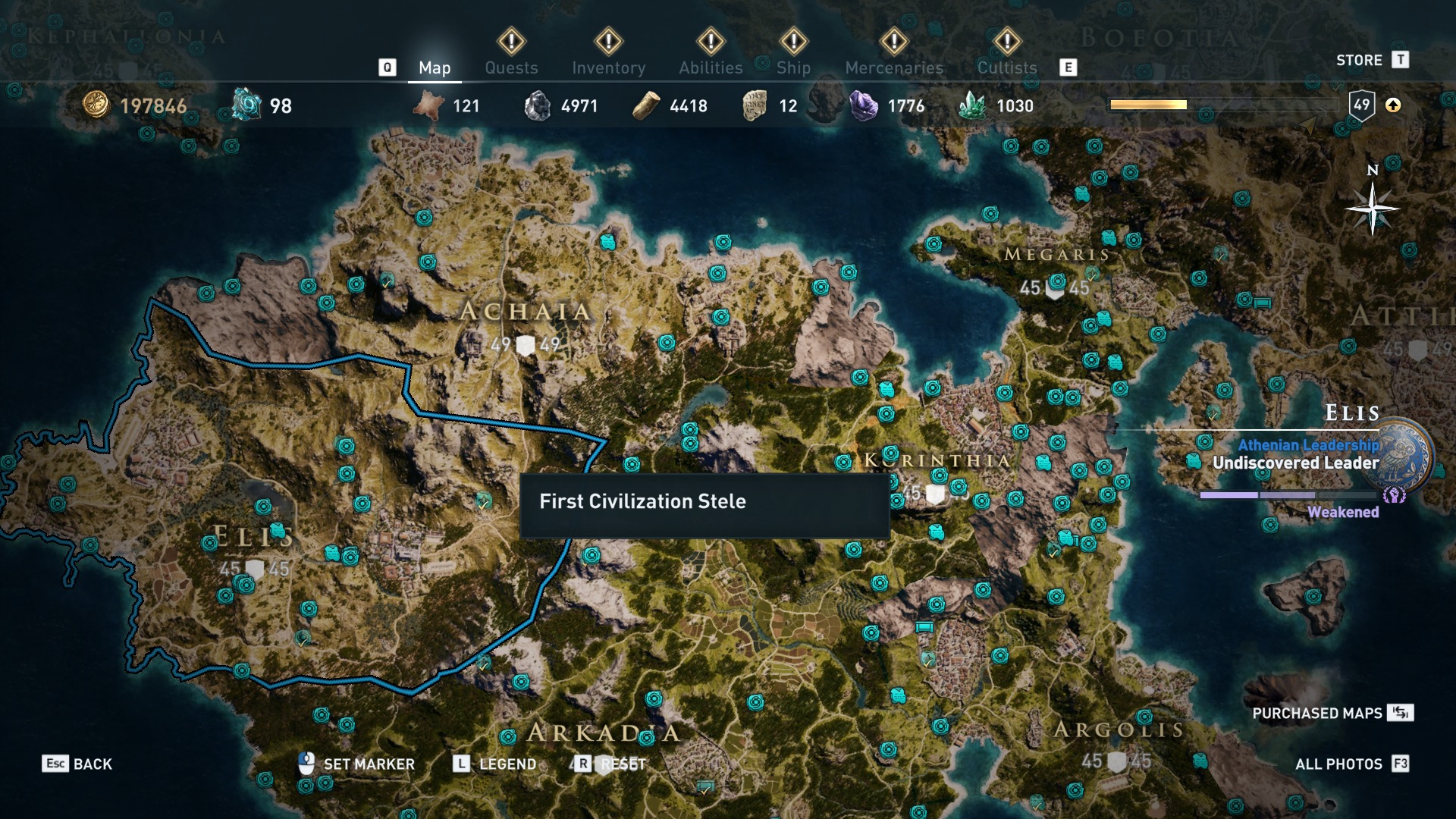Select the Argolis region label
Viewport: 1456px width, 819px height.
tap(1119, 730)
